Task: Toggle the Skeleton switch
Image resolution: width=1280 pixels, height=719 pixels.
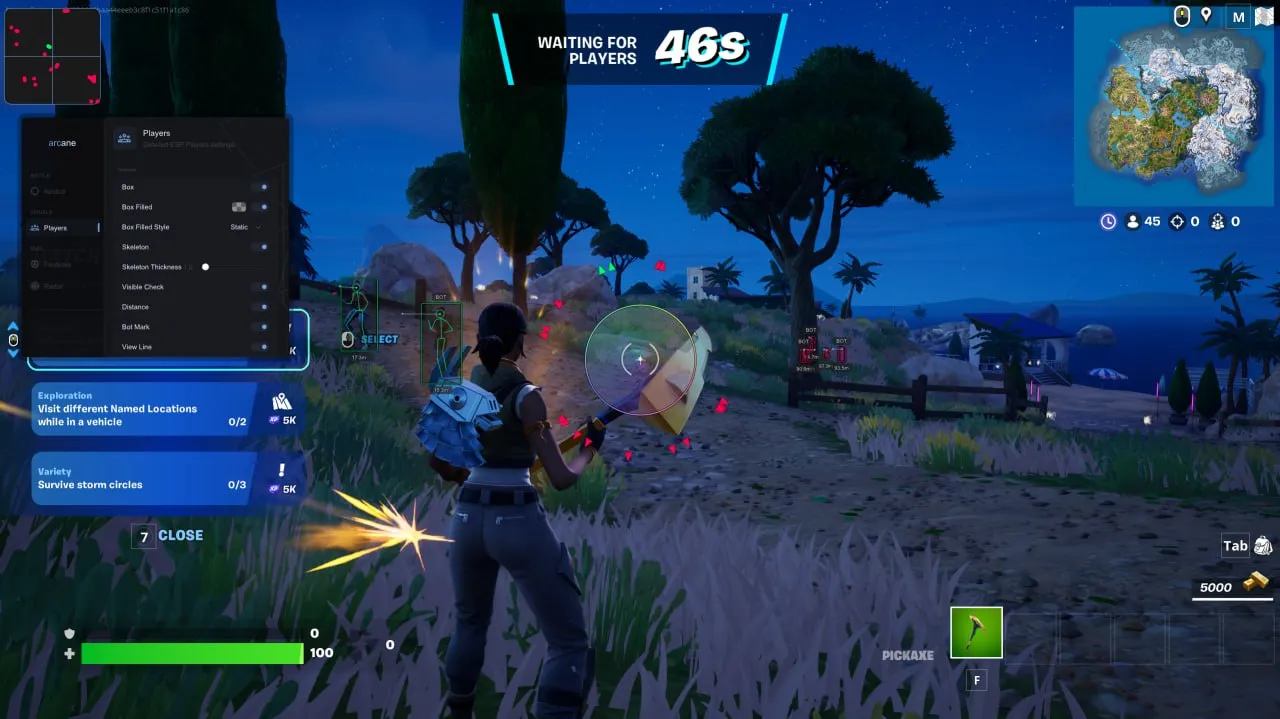Action: [262, 247]
